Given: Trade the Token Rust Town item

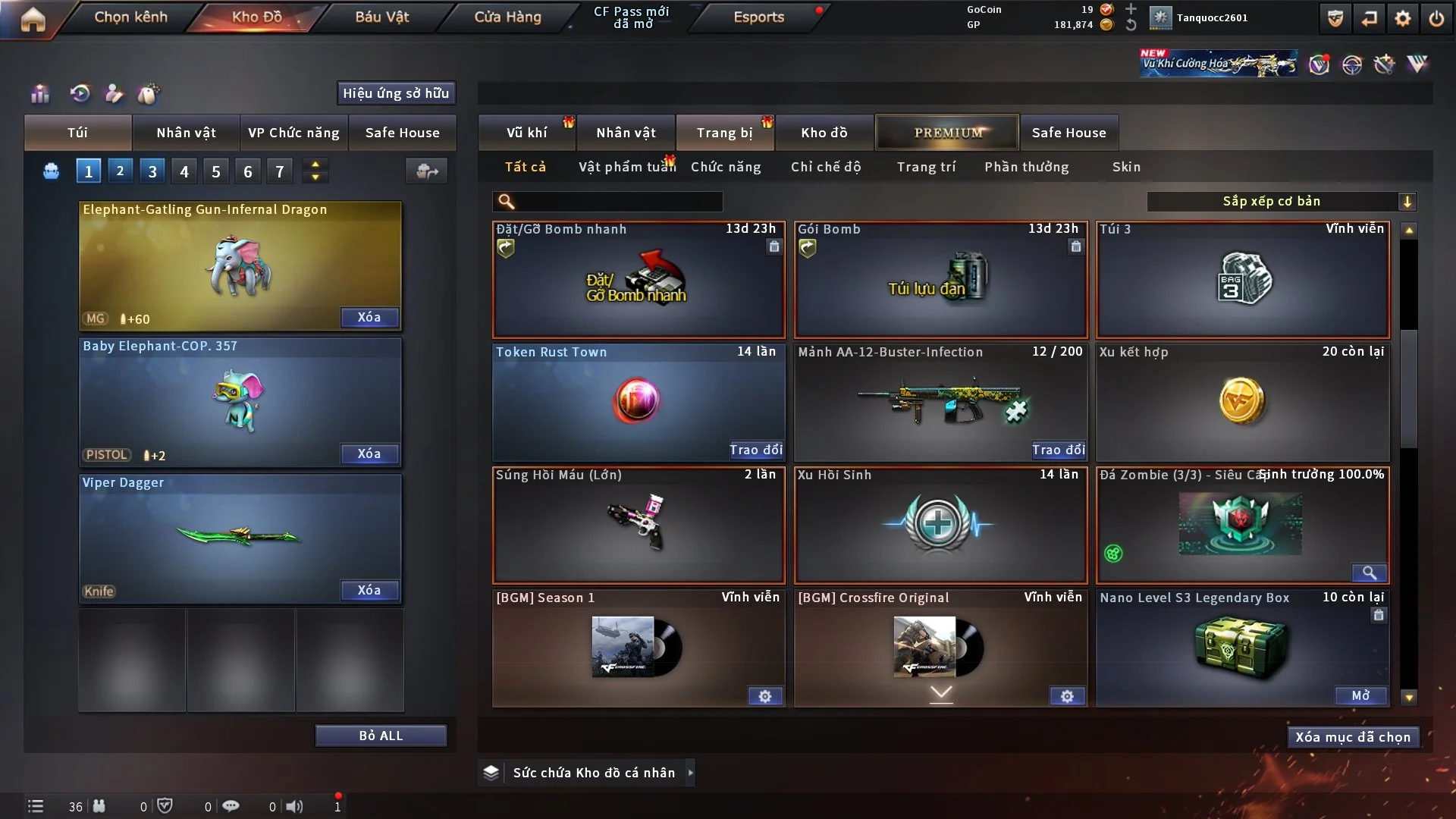Looking at the screenshot, I should pos(755,450).
